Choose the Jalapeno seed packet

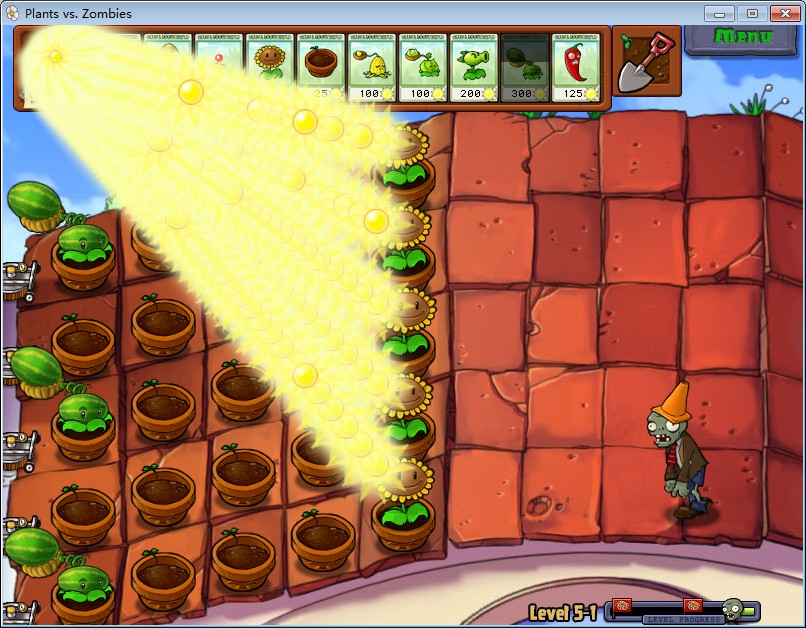tap(576, 67)
